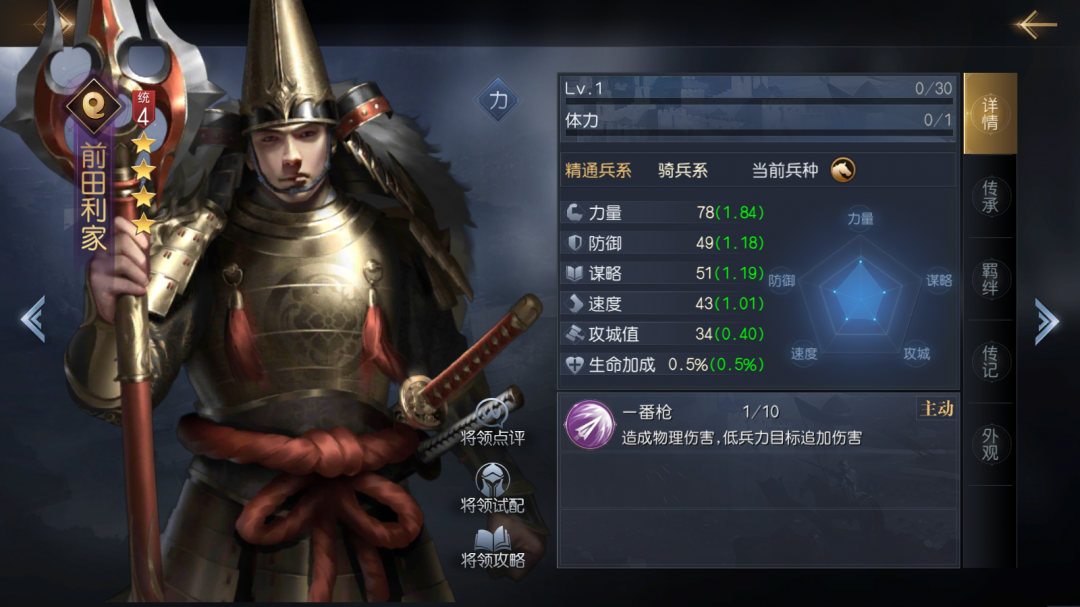View the previous general with left arrow
The image size is (1080, 607).
tap(32, 320)
